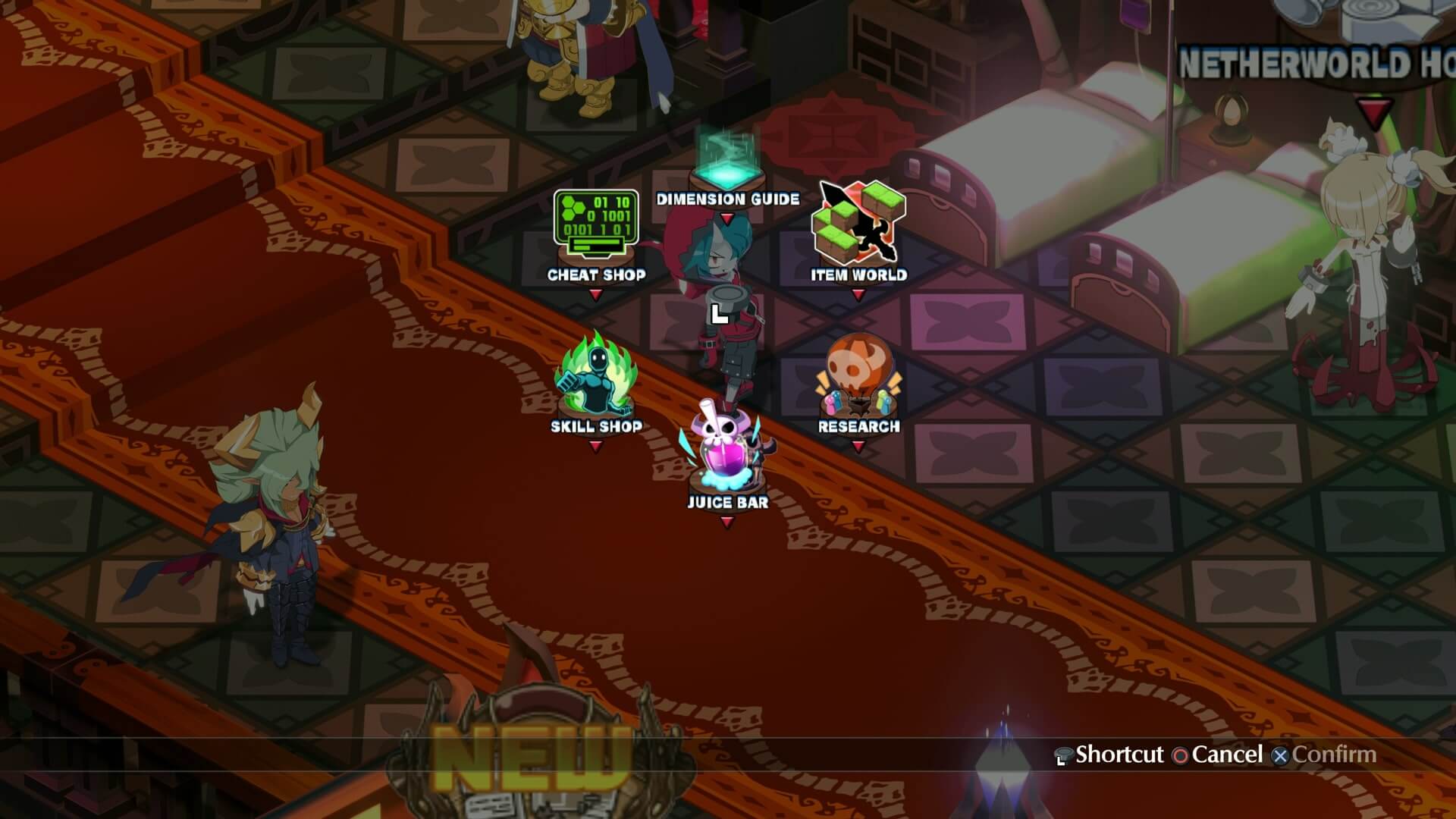Click the Cancel text label

click(1225, 755)
